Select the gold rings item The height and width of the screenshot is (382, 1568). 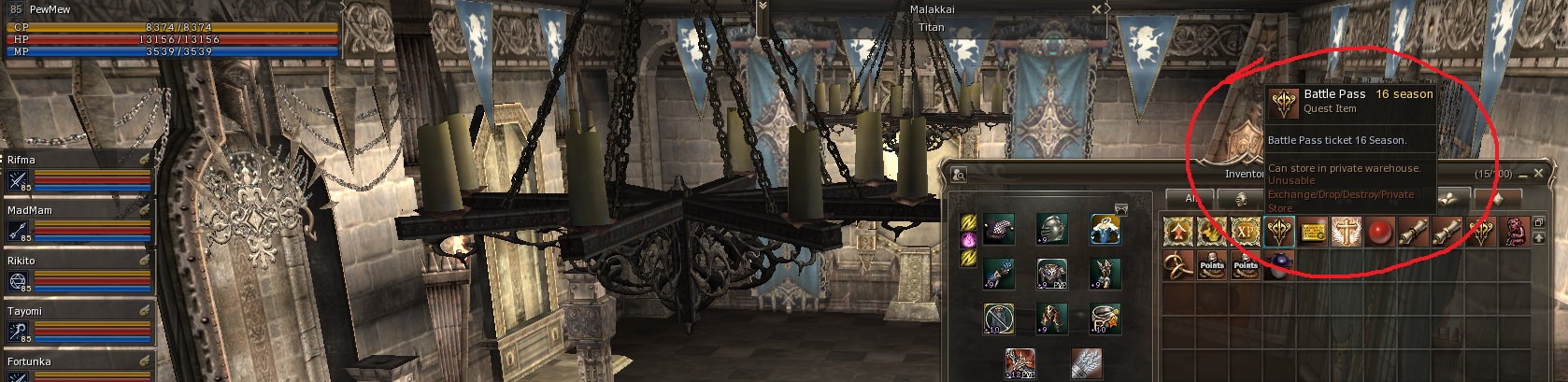(x=1177, y=265)
